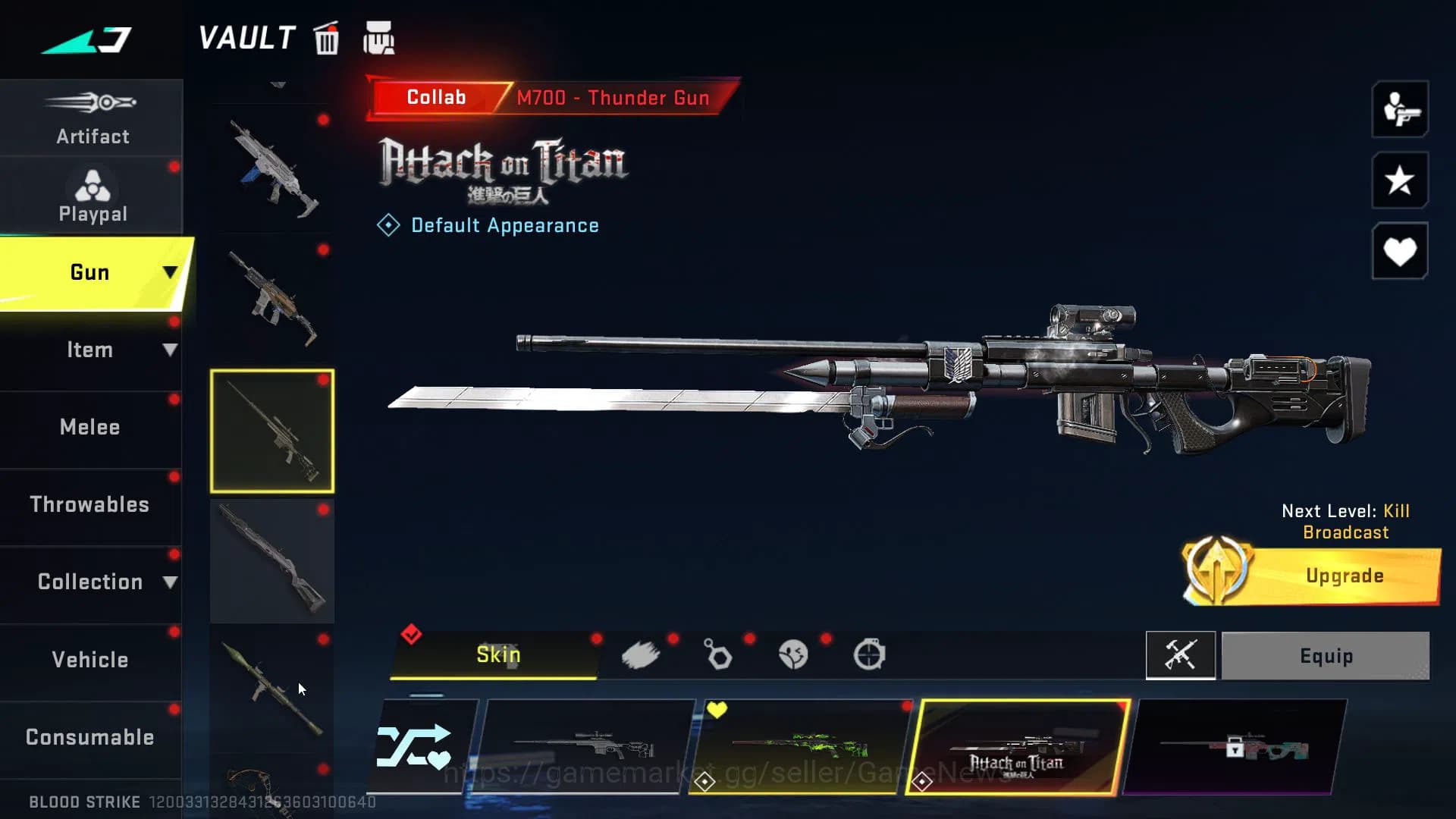Toggle Default Appearance for the weapon
1456x819 pixels.
489,225
